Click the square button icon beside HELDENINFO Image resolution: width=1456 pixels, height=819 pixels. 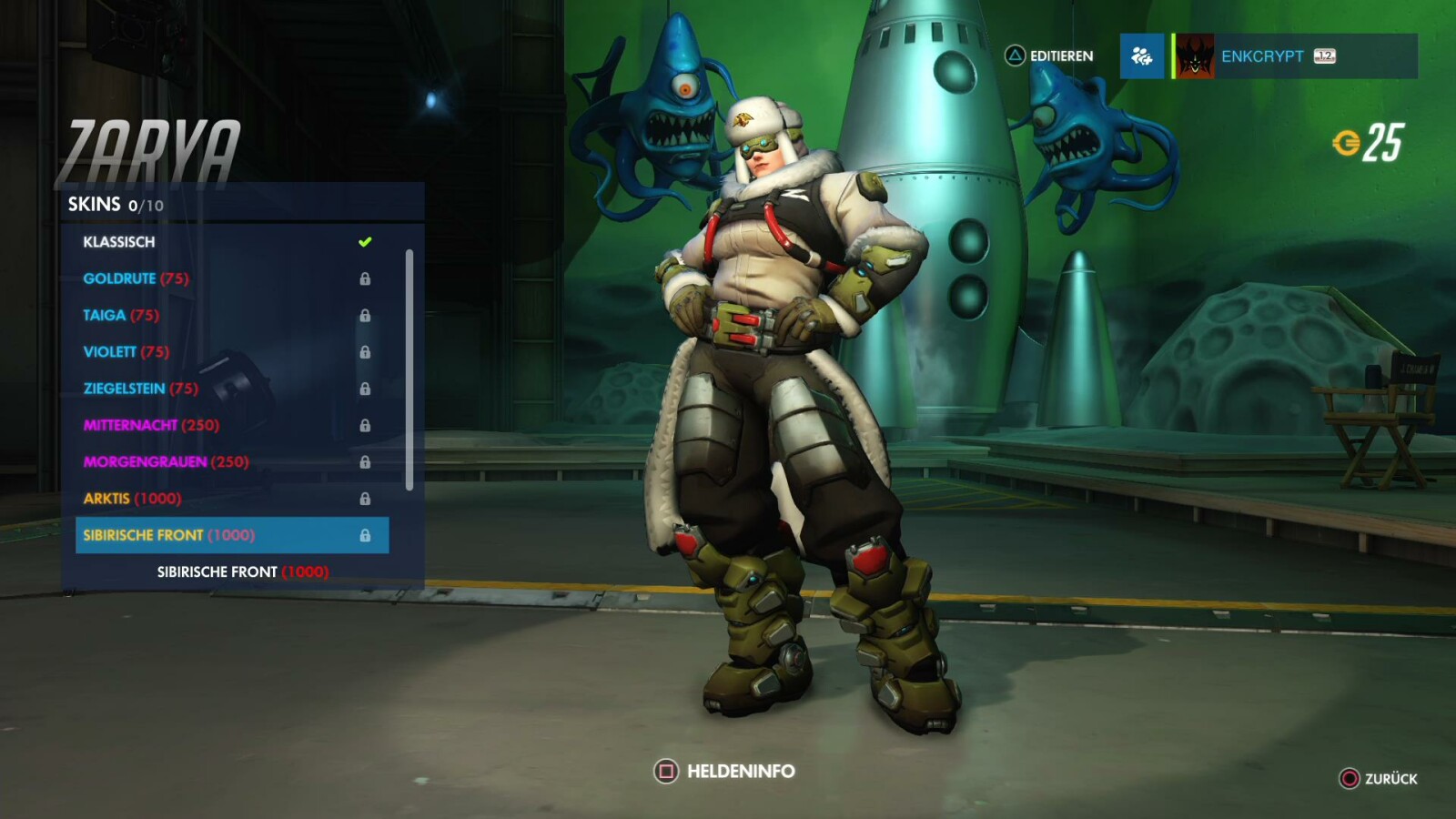pyautogui.click(x=665, y=769)
